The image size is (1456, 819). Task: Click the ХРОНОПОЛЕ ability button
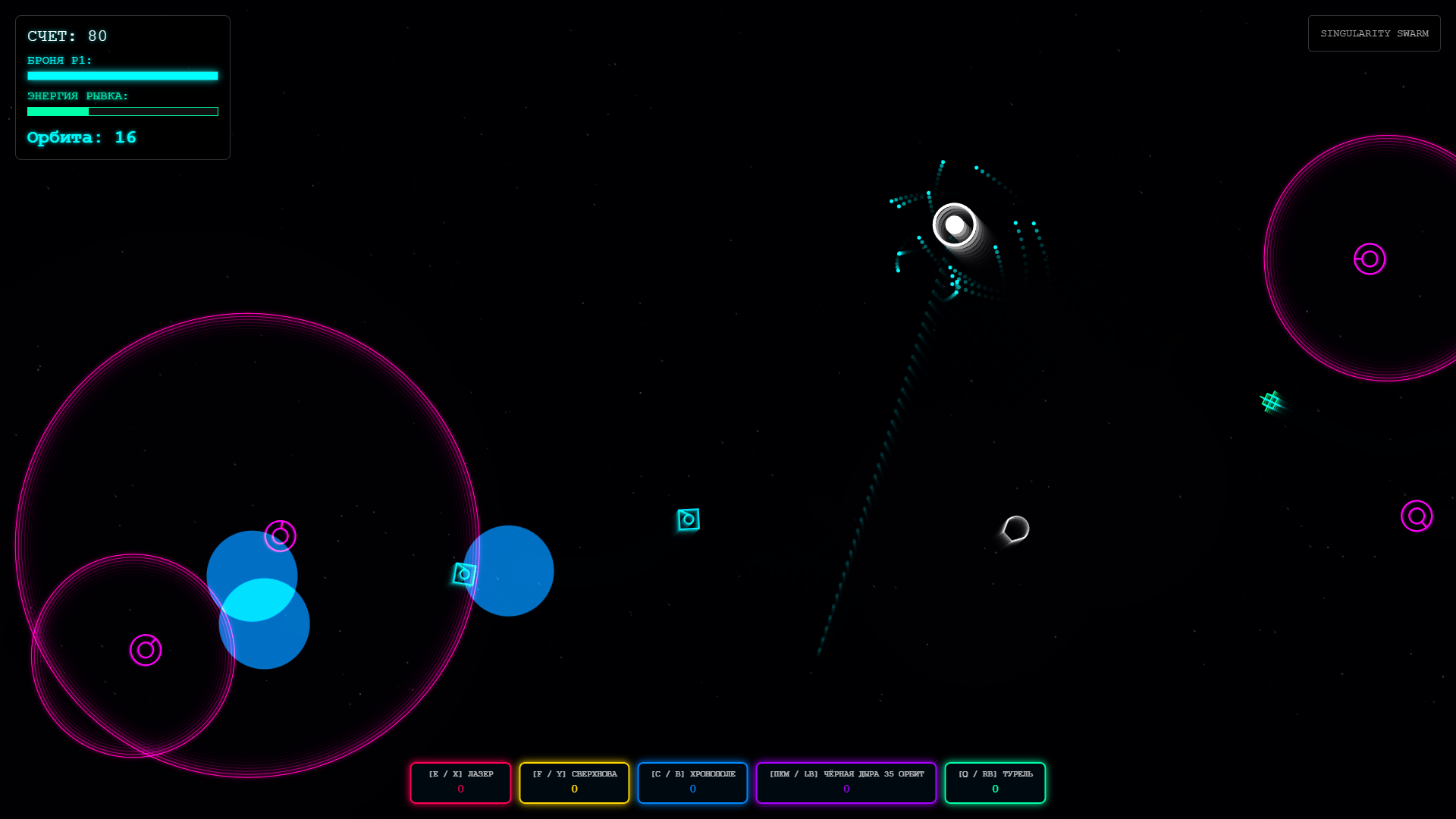click(692, 783)
